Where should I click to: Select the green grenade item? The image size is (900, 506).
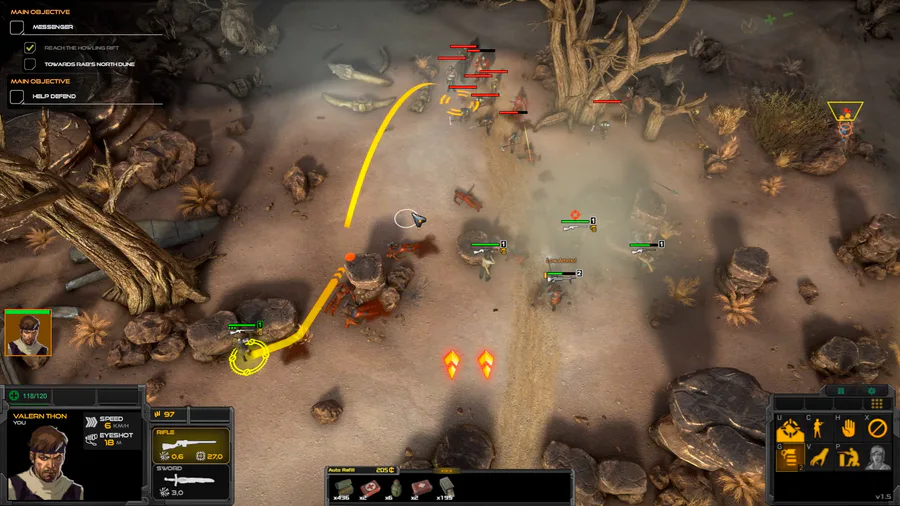click(395, 486)
